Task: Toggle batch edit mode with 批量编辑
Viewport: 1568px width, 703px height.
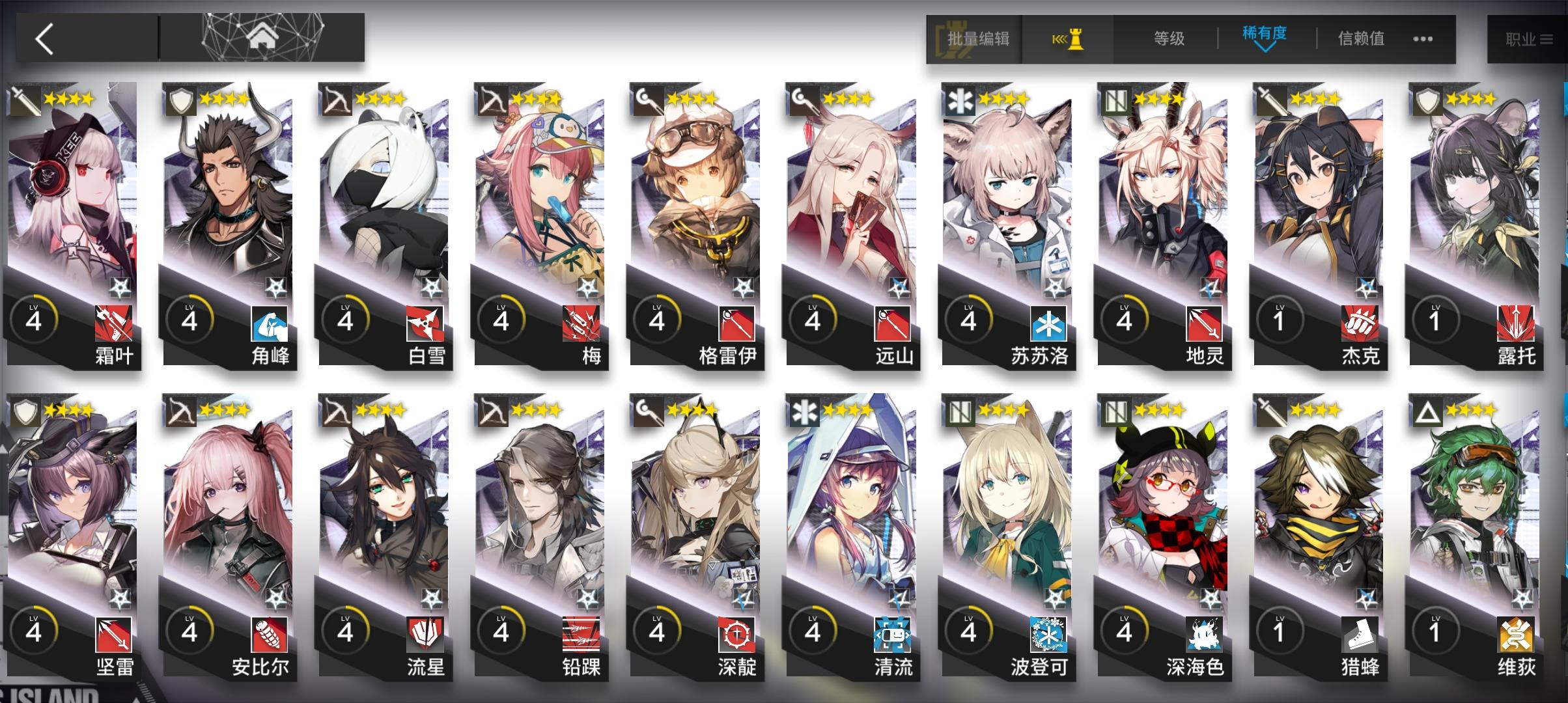Action: coord(973,38)
